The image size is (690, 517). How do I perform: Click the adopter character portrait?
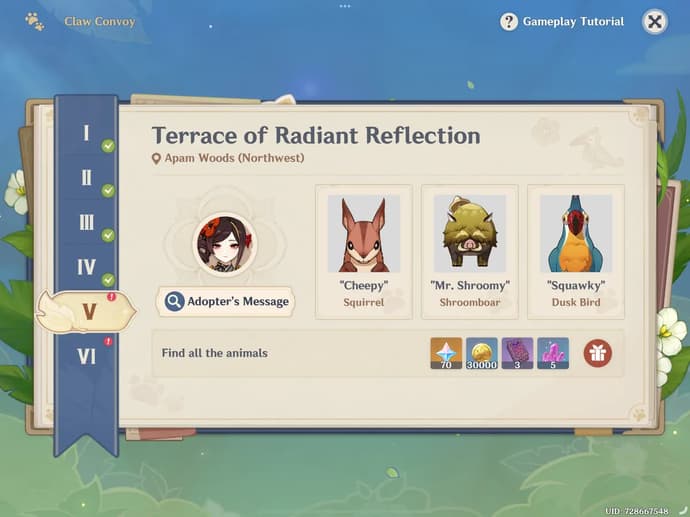tap(224, 244)
